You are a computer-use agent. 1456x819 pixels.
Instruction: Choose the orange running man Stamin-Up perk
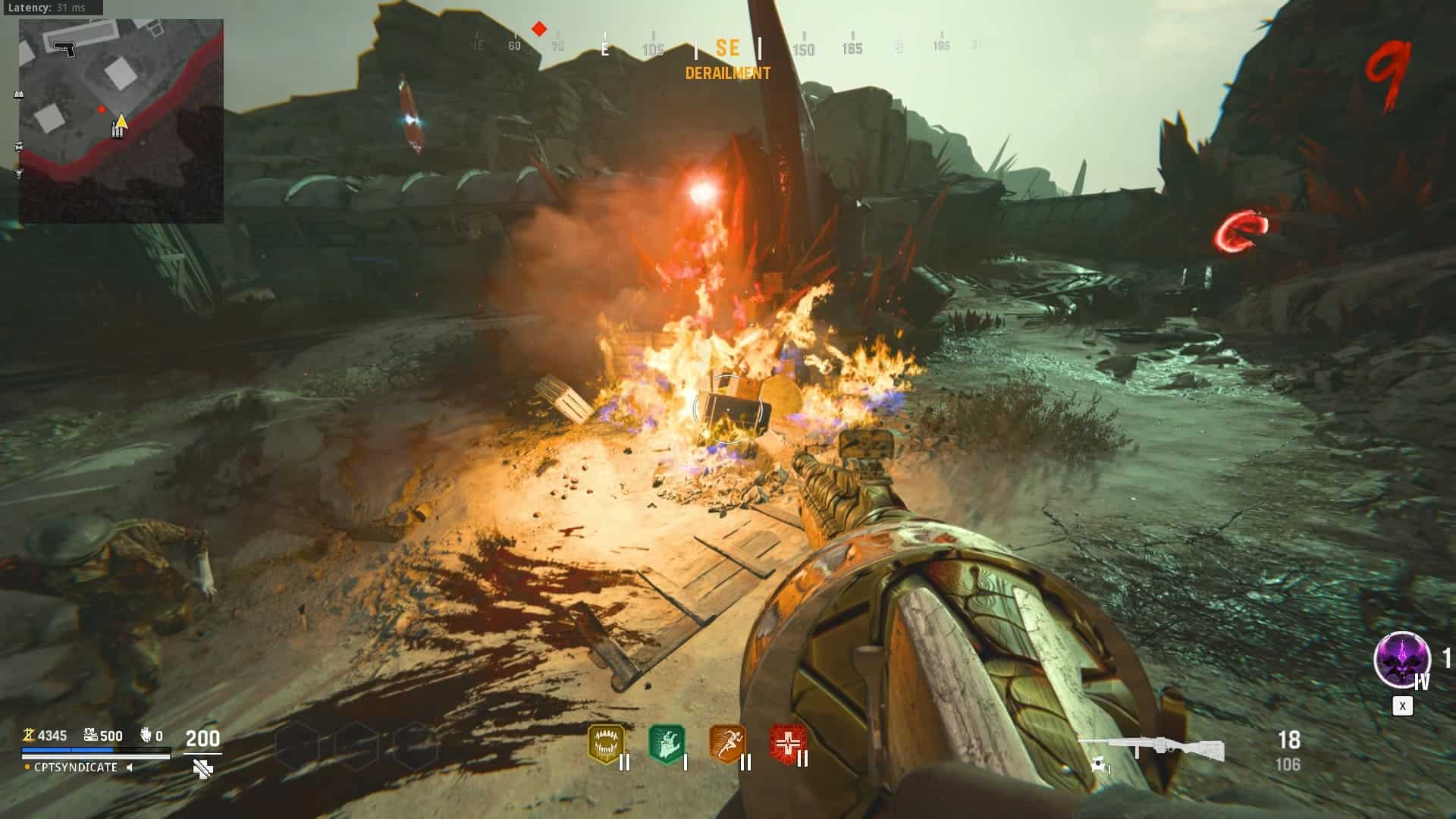tap(726, 743)
